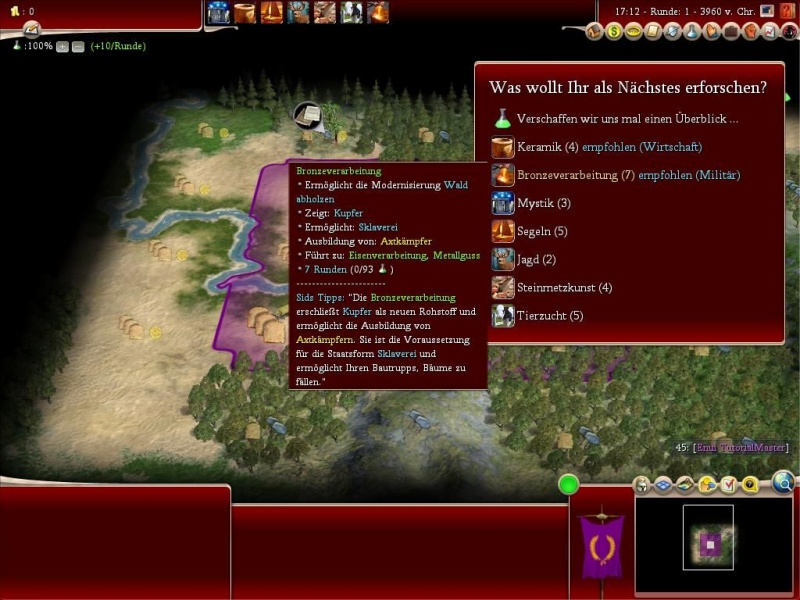This screenshot has height=600, width=800.
Task: Open the domestic advisor house icon
Action: (595, 32)
